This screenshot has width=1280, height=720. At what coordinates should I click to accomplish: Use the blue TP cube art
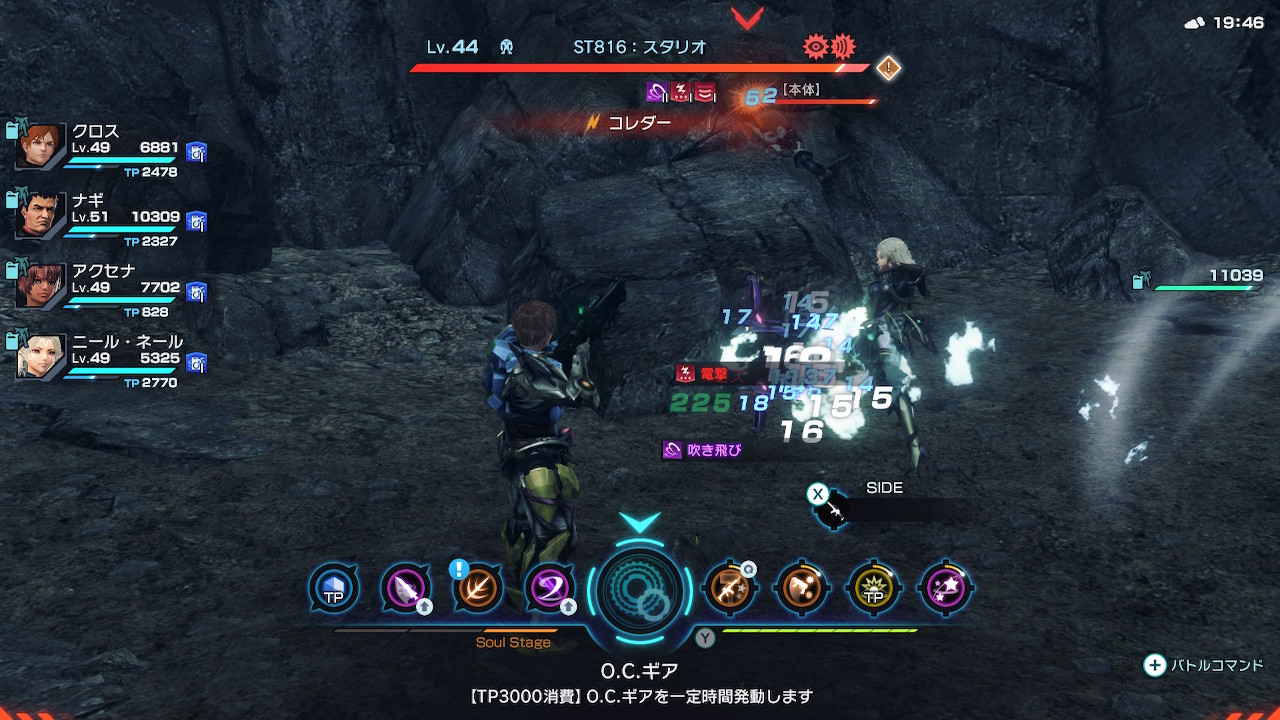click(x=333, y=588)
